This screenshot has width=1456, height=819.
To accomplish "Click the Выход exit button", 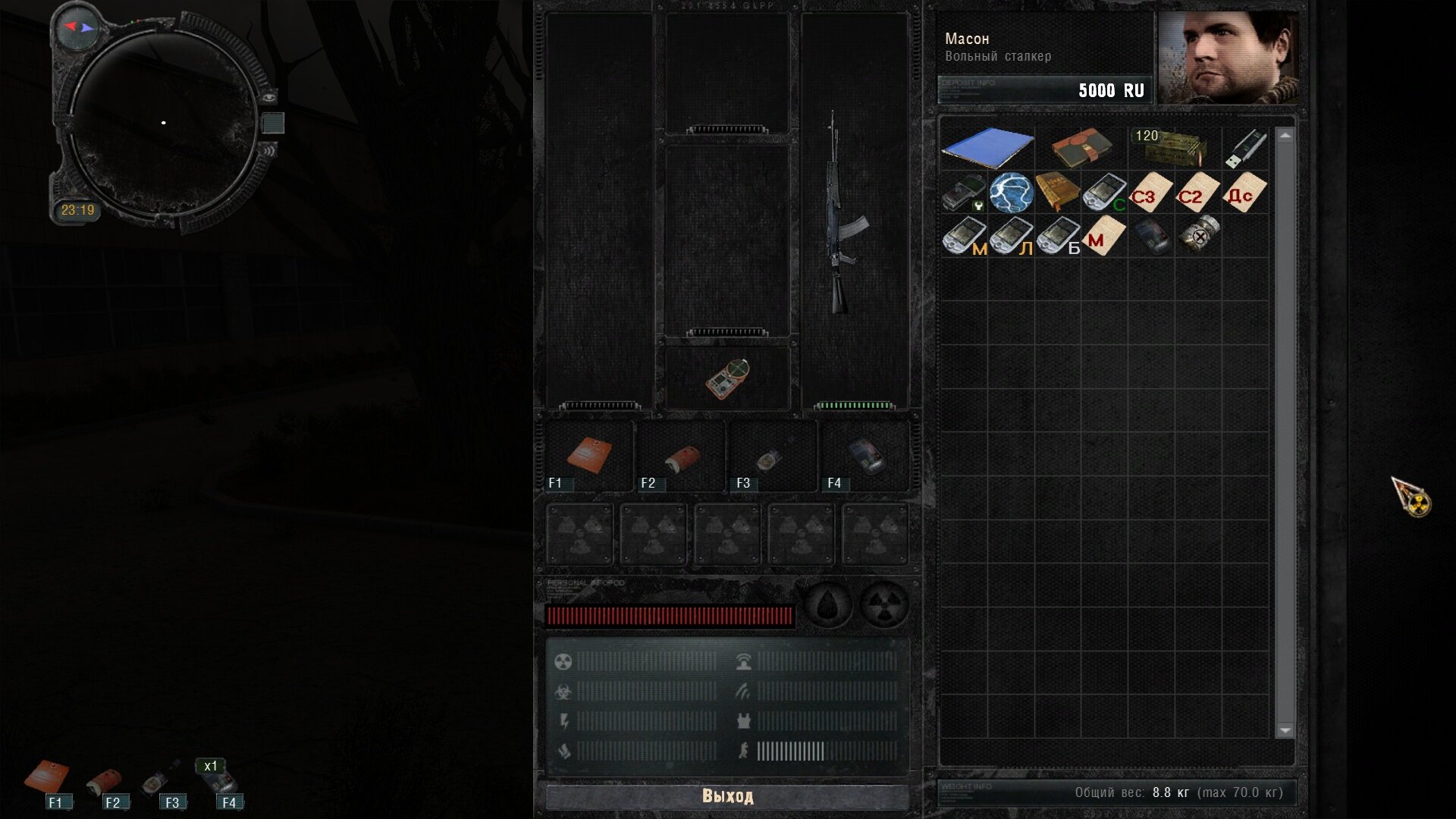I will (727, 796).
